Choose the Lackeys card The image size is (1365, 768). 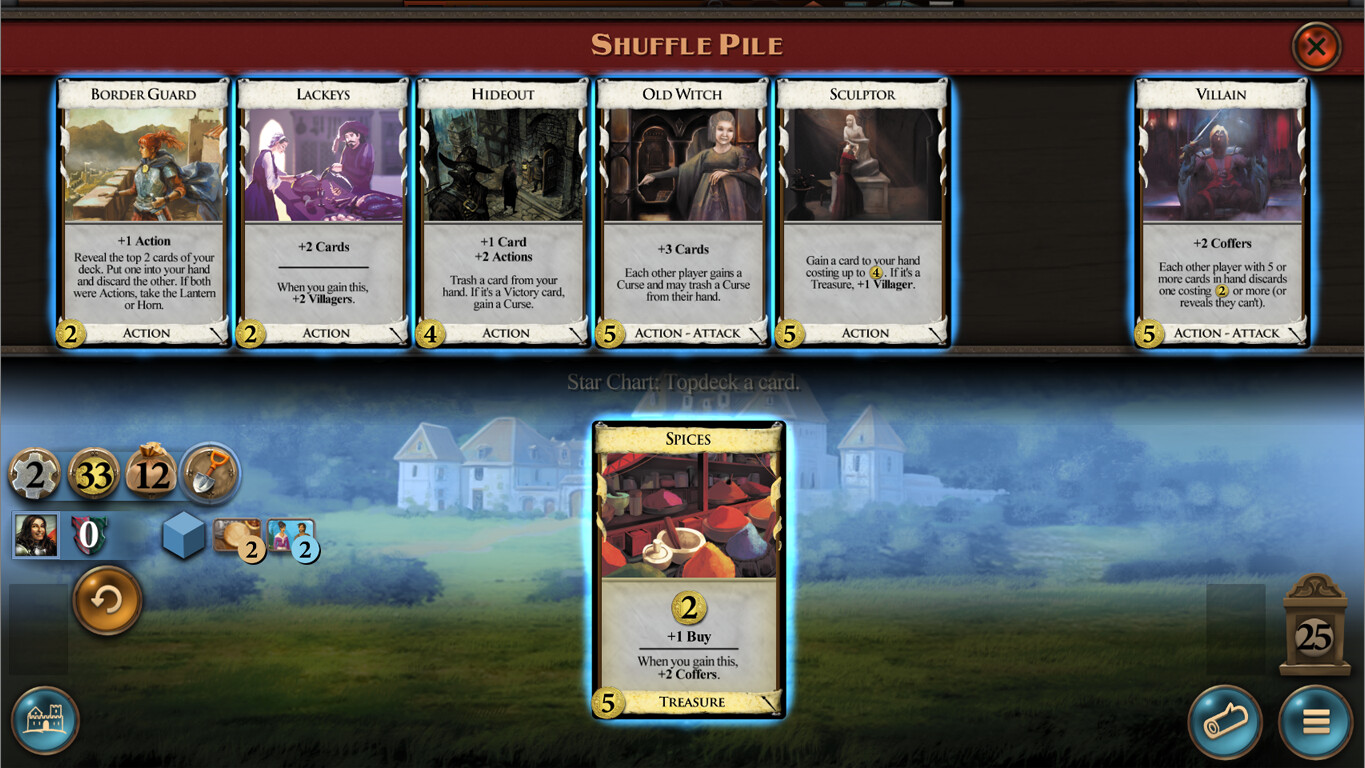tap(322, 212)
